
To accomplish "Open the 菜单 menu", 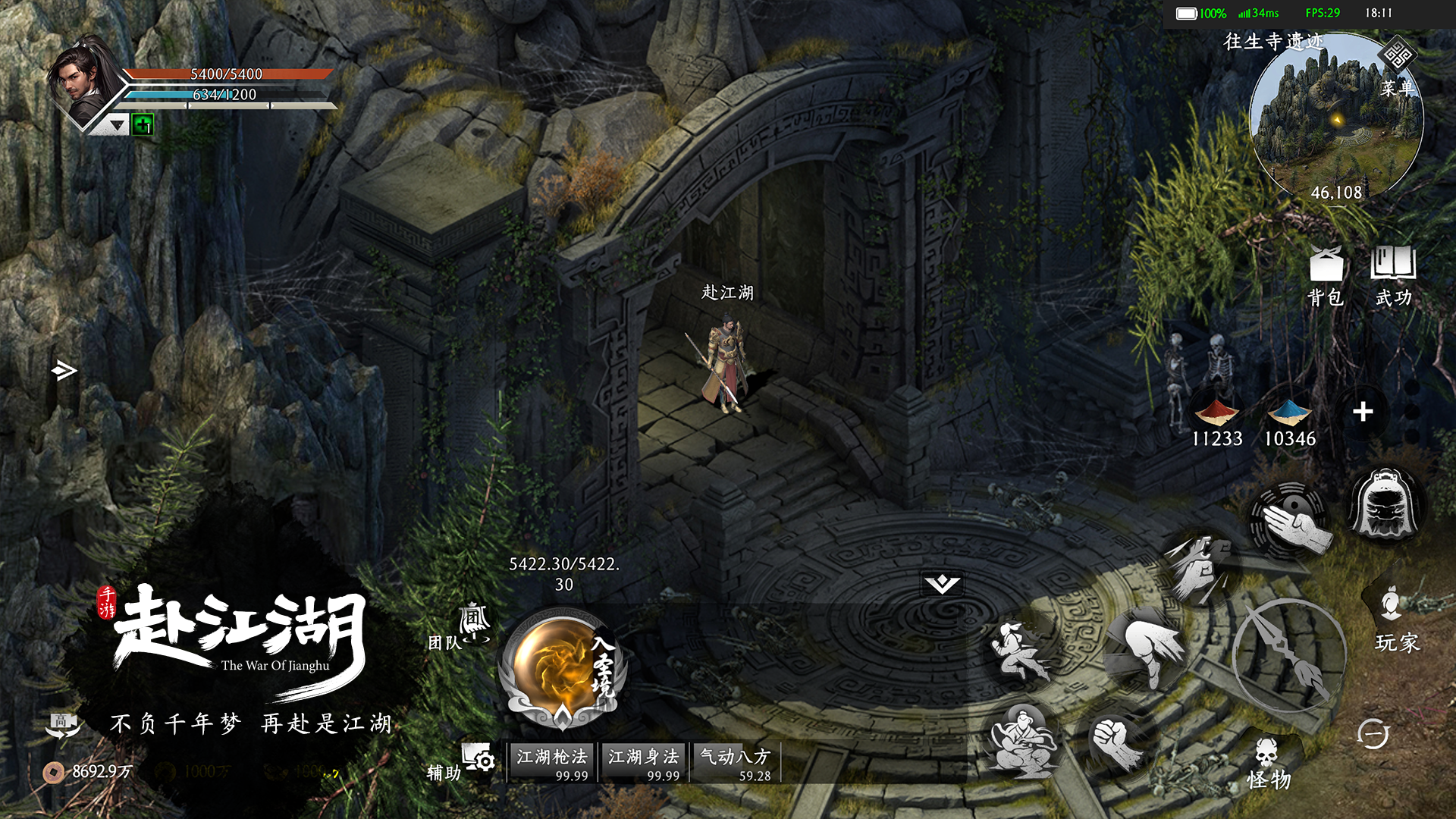I will [x=1397, y=72].
